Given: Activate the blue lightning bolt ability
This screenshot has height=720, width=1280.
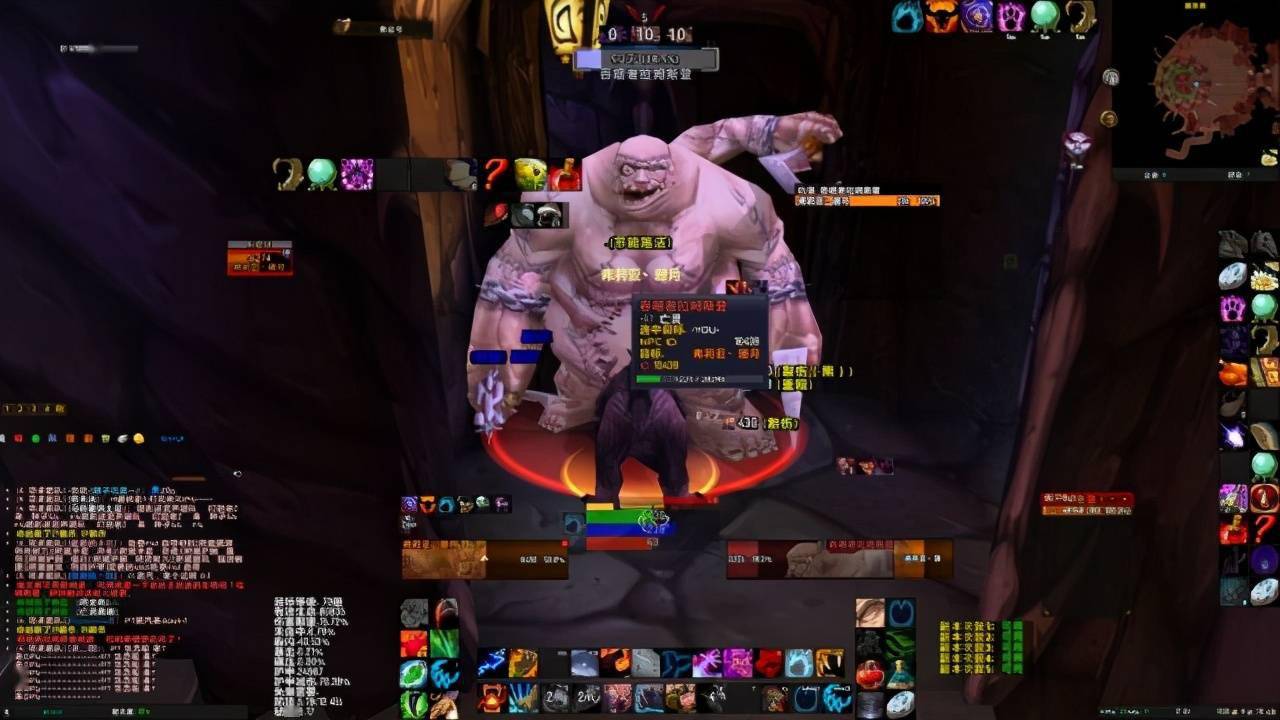Looking at the screenshot, I should tap(491, 663).
